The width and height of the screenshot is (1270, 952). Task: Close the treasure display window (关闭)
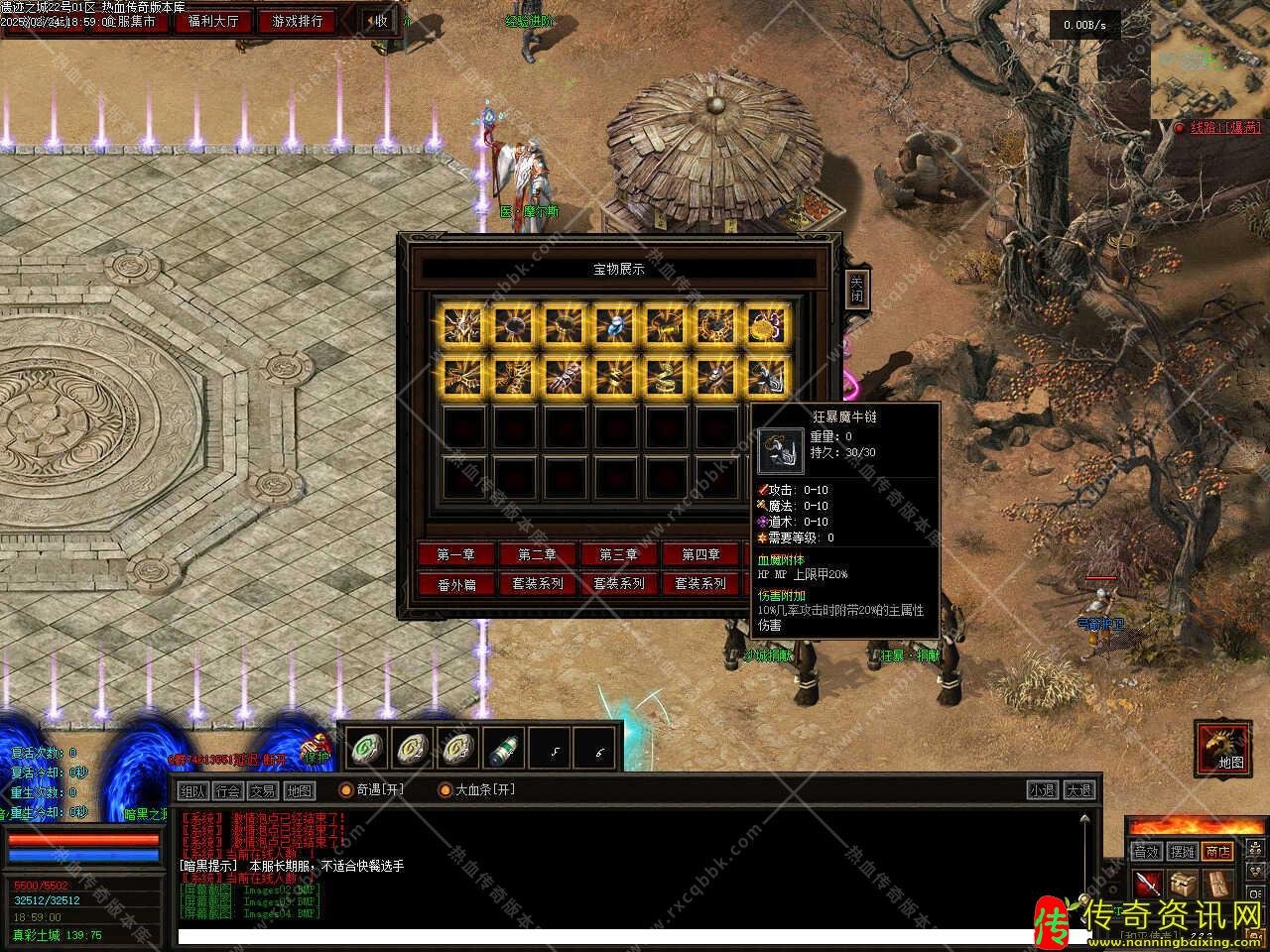click(856, 289)
